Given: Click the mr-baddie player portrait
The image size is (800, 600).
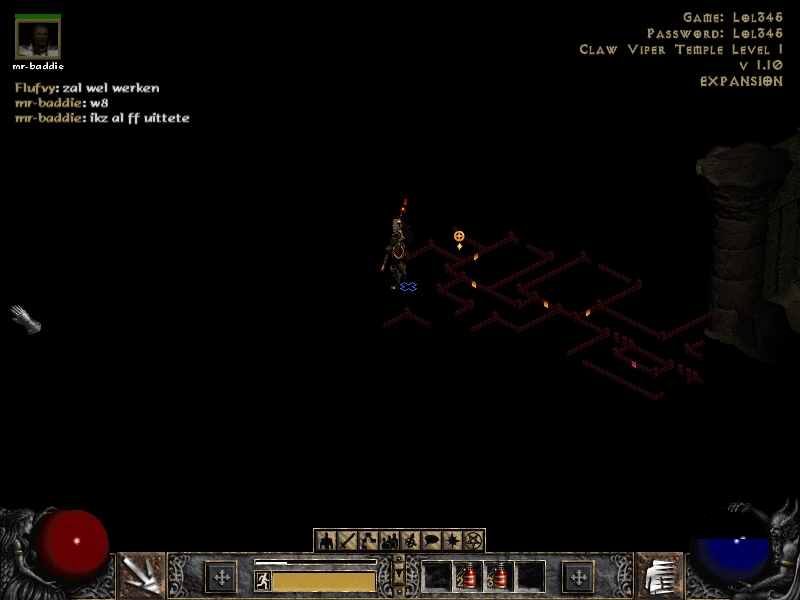Looking at the screenshot, I should (38, 40).
